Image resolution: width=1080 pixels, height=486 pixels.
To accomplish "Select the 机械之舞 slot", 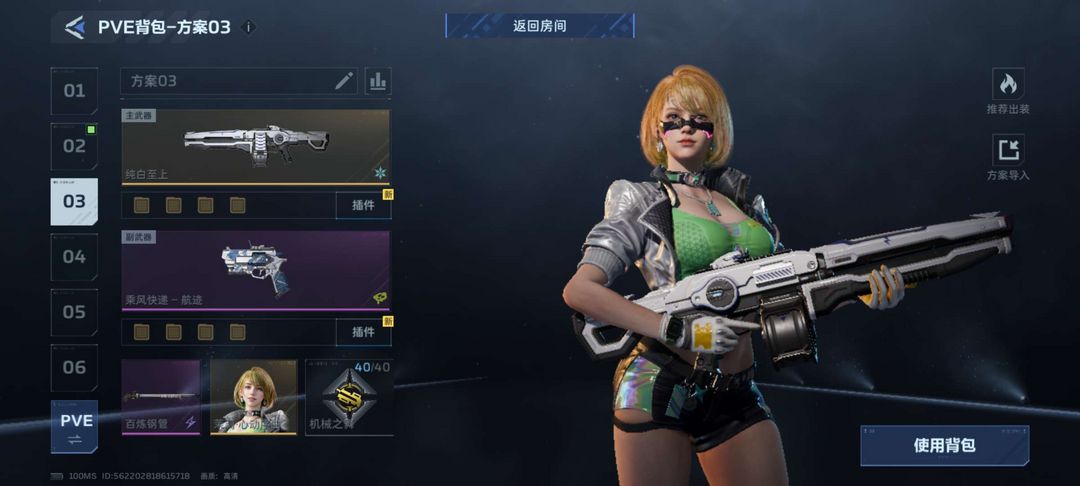I will [348, 397].
